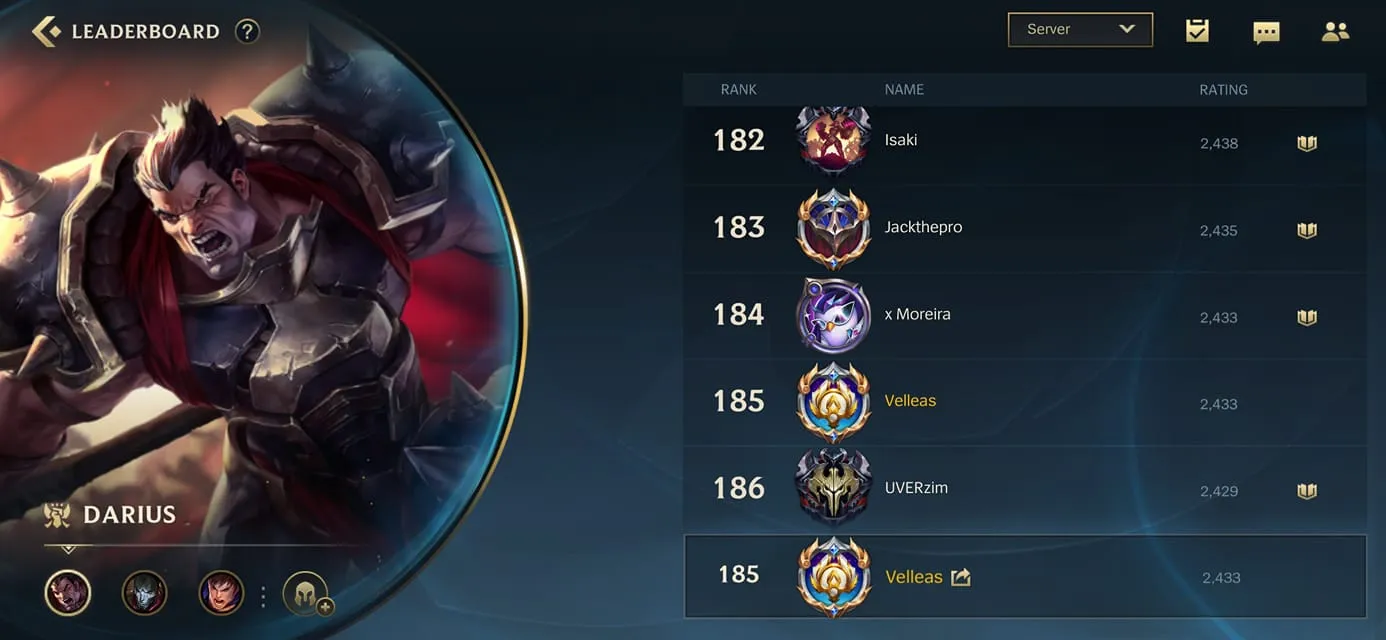
Task: Open the missions clipboard icon
Action: point(1197,31)
